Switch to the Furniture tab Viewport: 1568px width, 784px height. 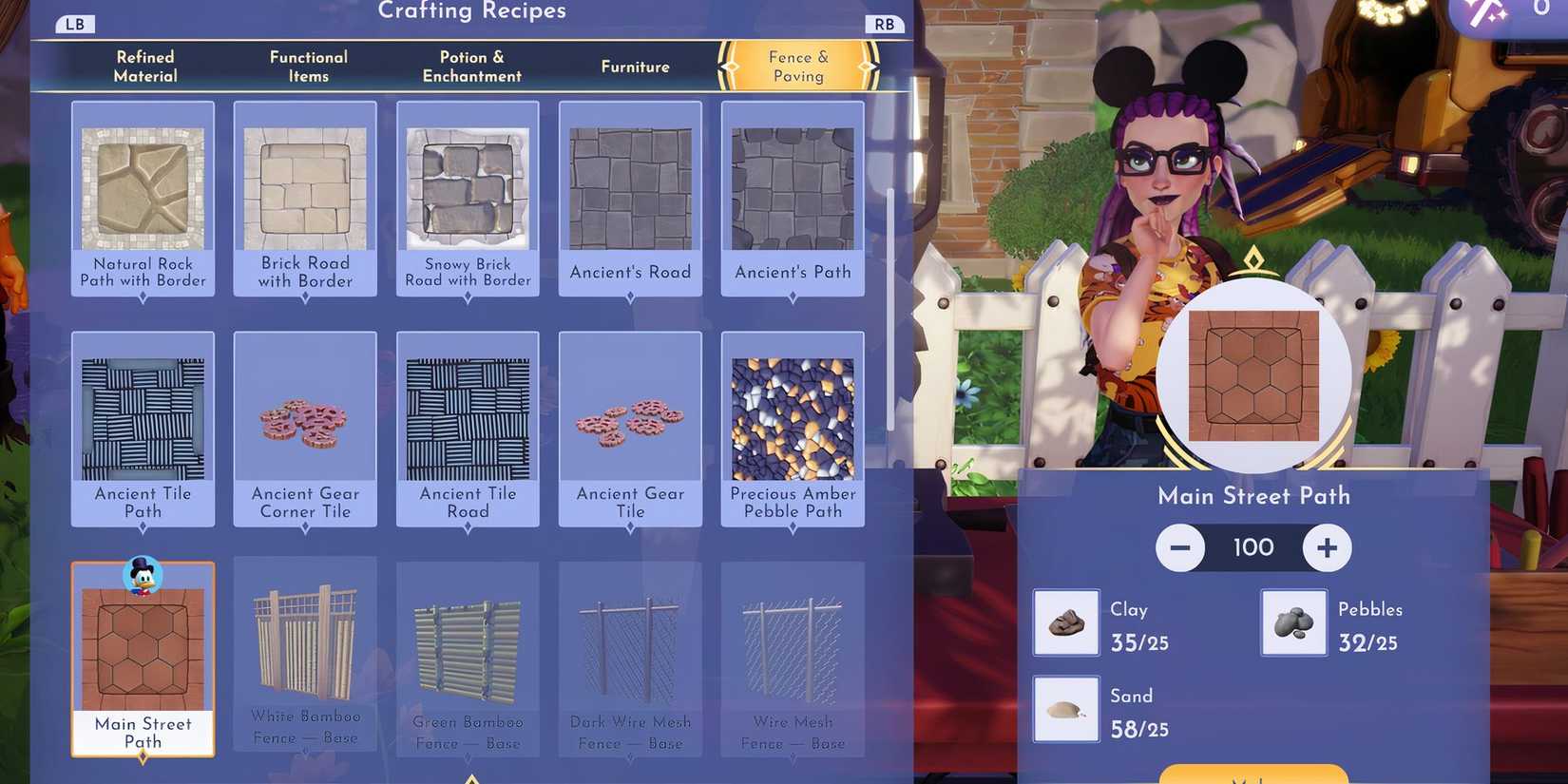pos(634,67)
